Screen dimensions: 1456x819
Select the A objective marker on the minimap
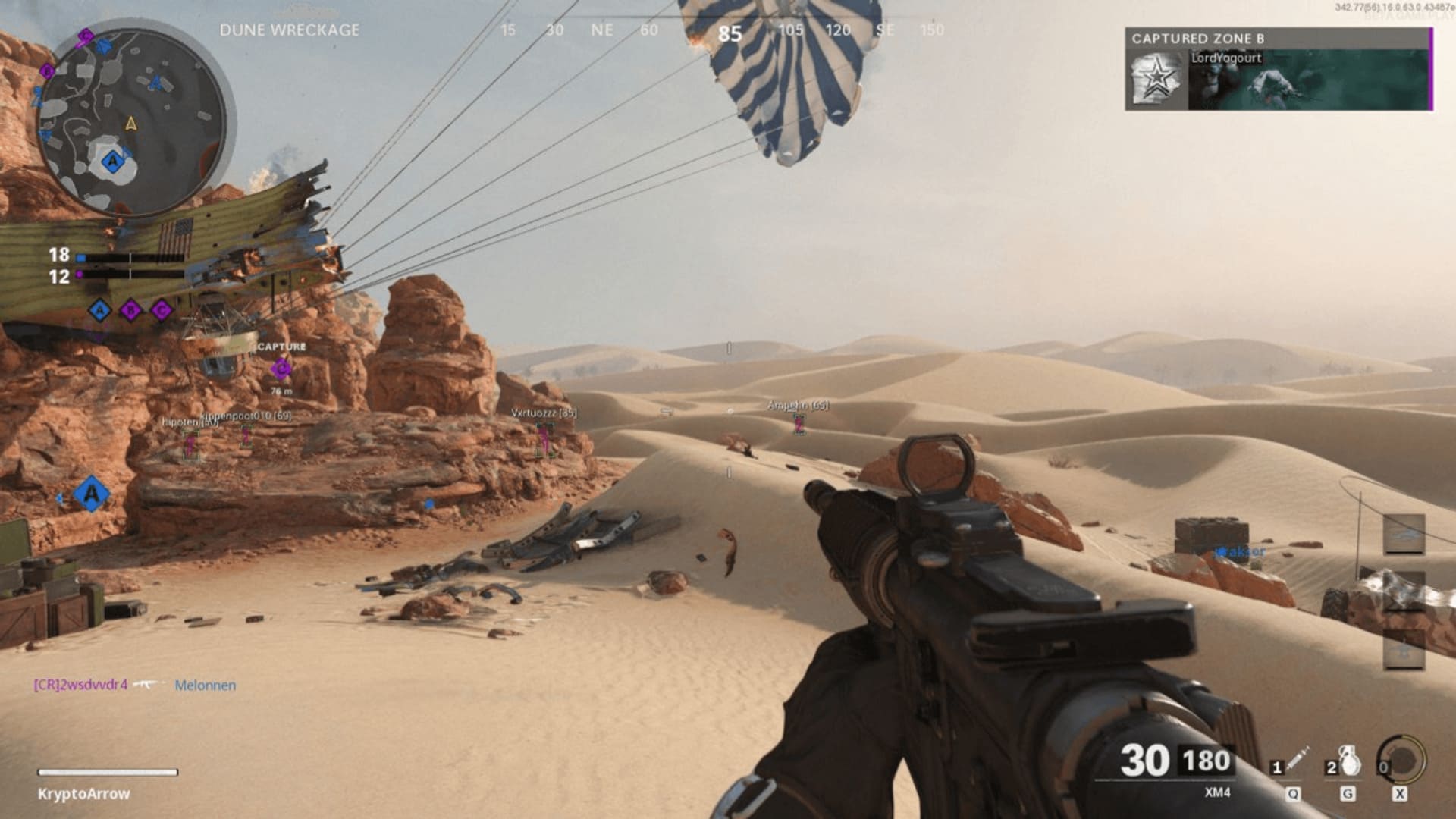[113, 161]
